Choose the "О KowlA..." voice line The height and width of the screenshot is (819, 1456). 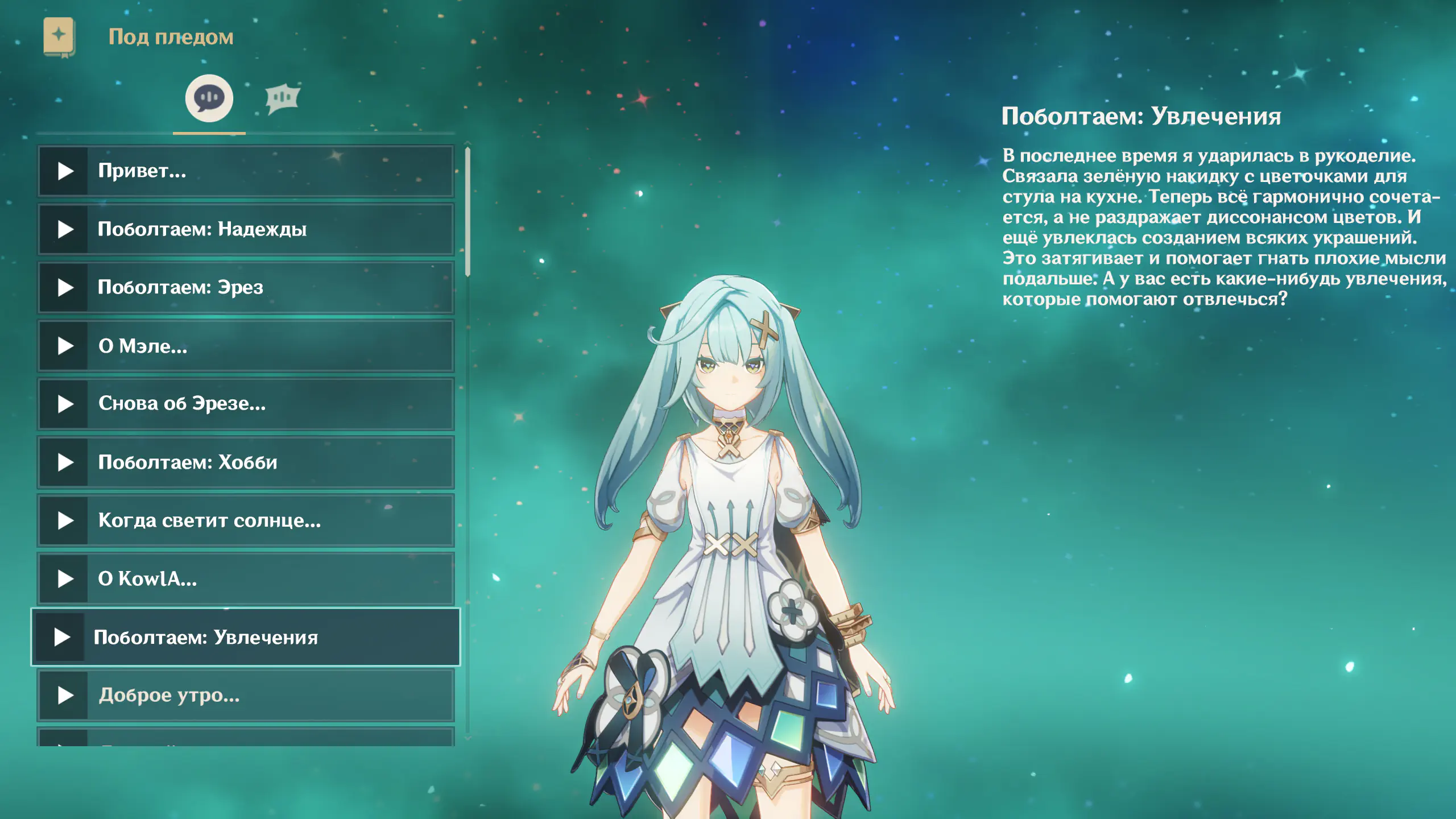click(x=246, y=579)
